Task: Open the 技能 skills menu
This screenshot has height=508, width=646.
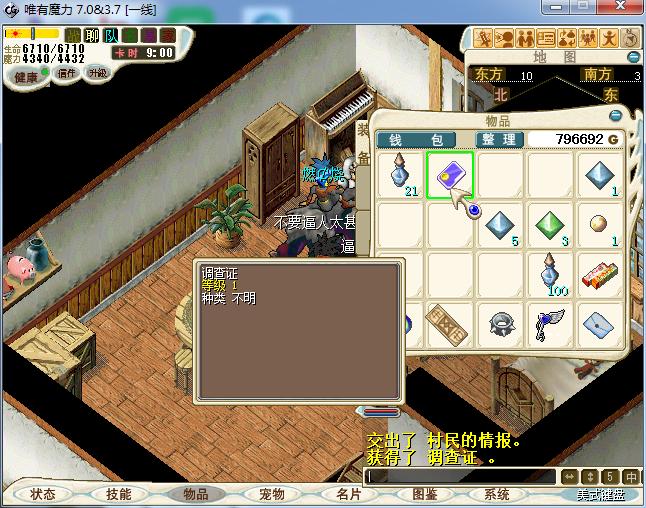Action: (118, 494)
